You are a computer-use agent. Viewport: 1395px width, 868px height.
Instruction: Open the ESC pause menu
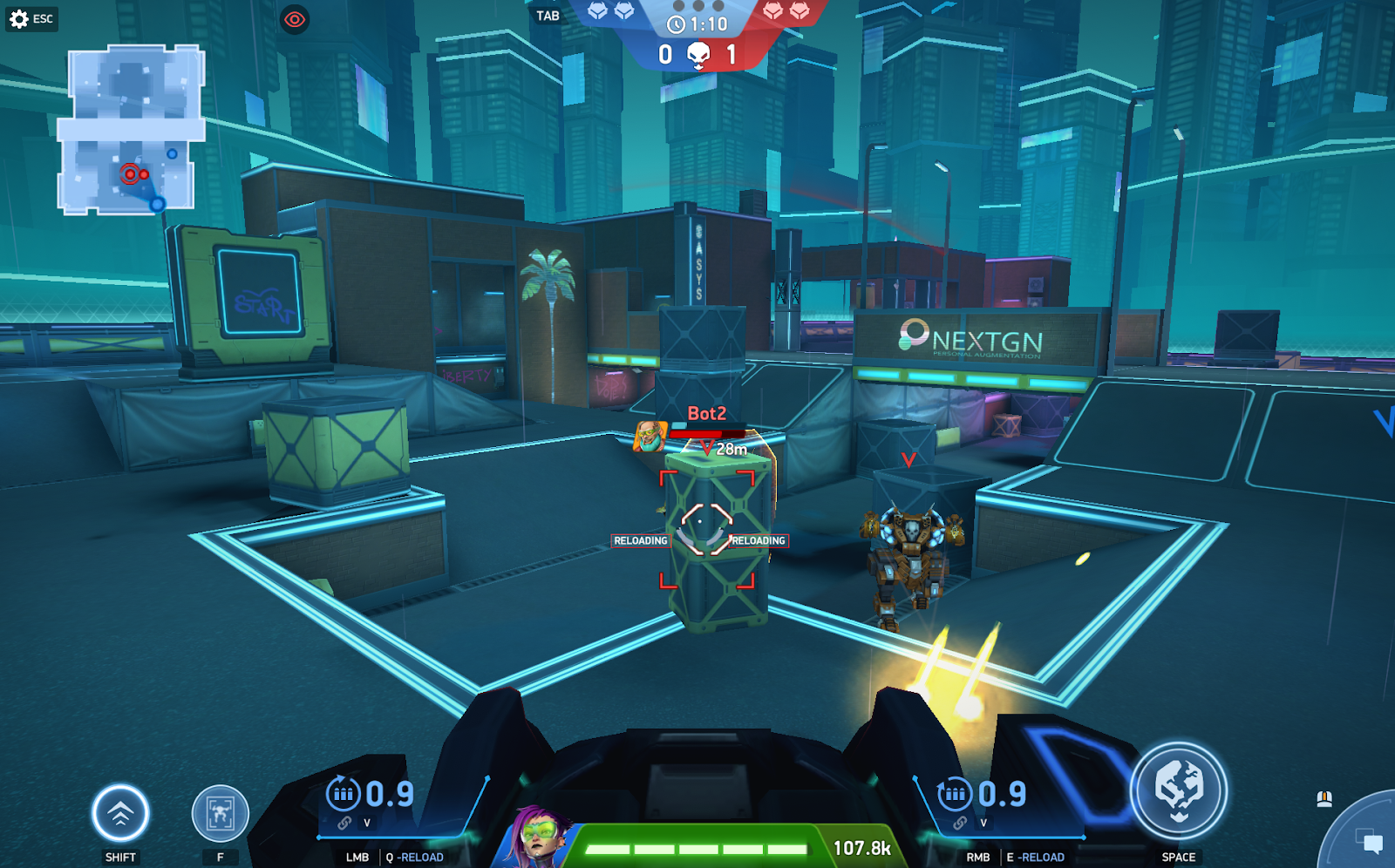(41, 17)
